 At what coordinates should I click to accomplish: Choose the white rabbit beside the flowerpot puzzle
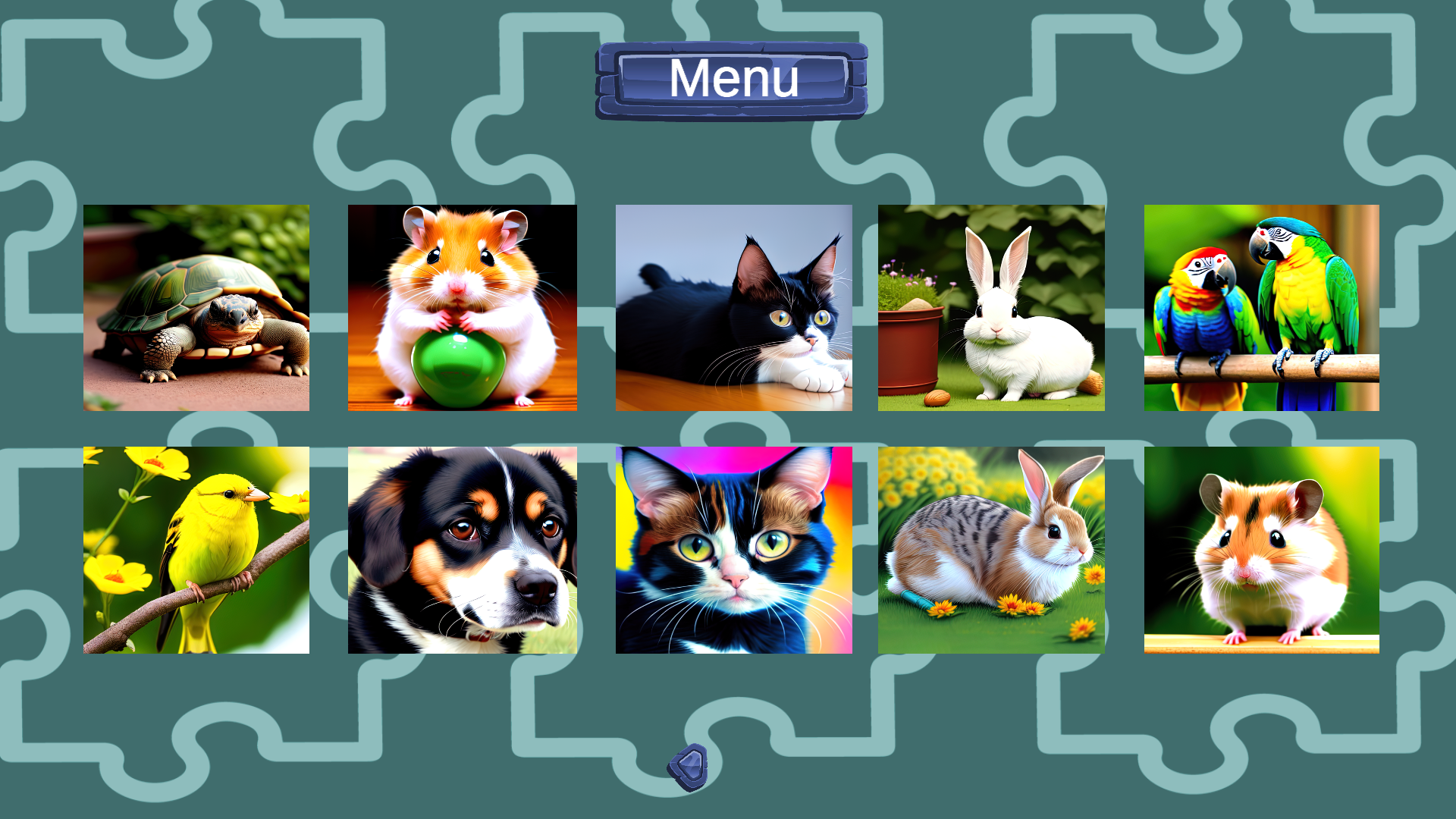tap(992, 306)
